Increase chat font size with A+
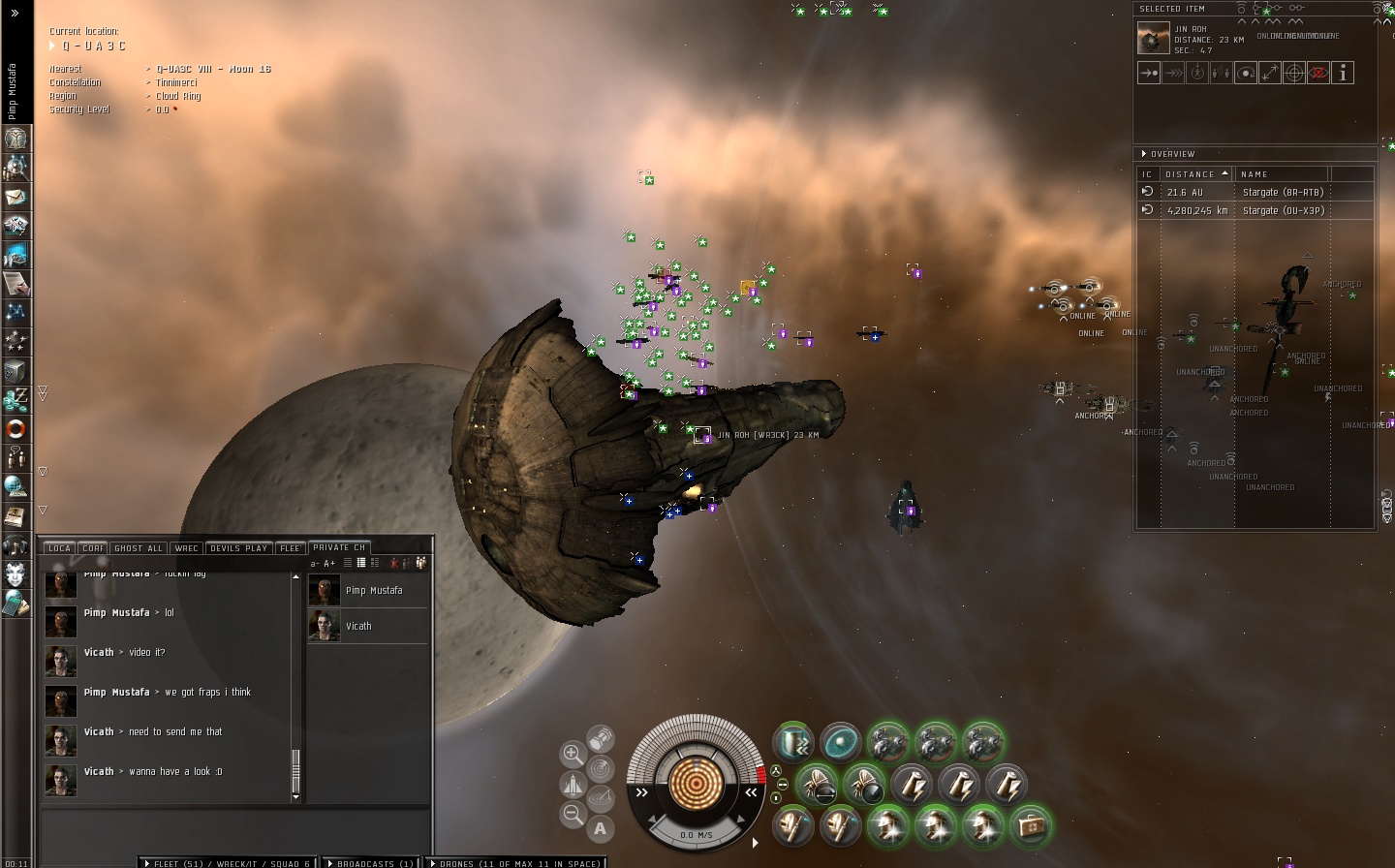This screenshot has width=1395, height=868. coord(329,563)
